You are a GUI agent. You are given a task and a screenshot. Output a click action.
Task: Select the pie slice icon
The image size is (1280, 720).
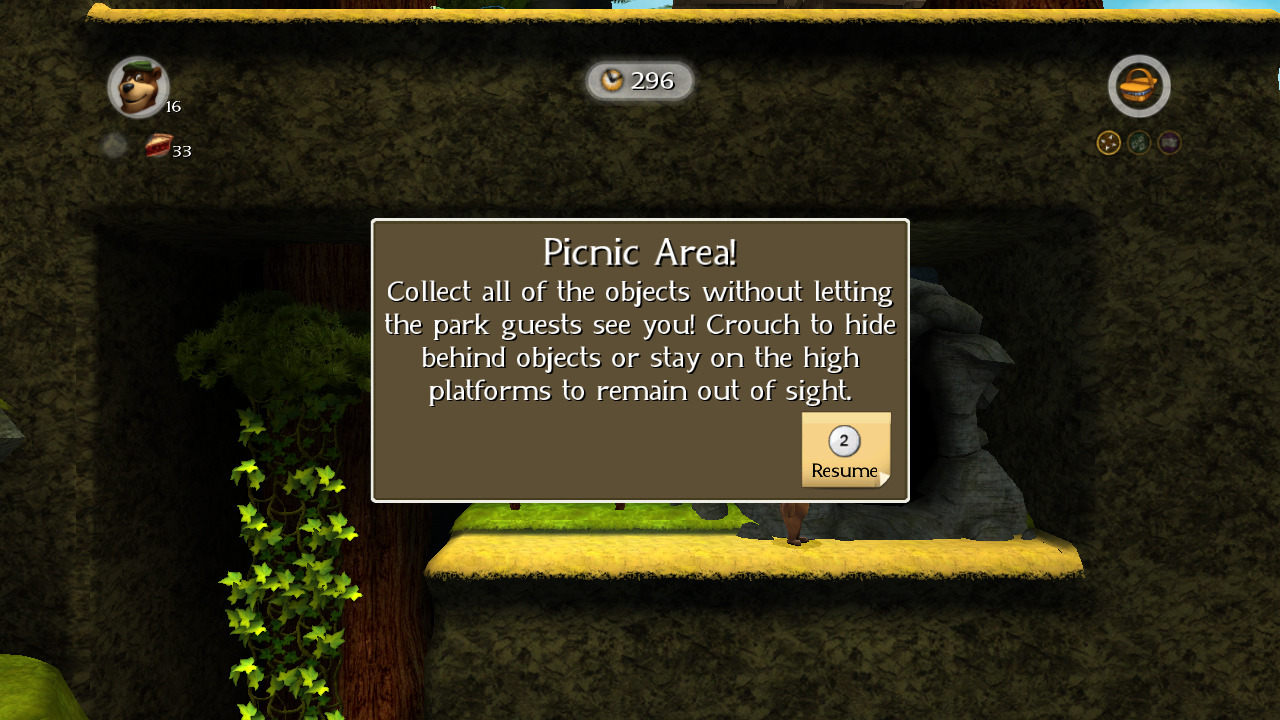(x=159, y=147)
